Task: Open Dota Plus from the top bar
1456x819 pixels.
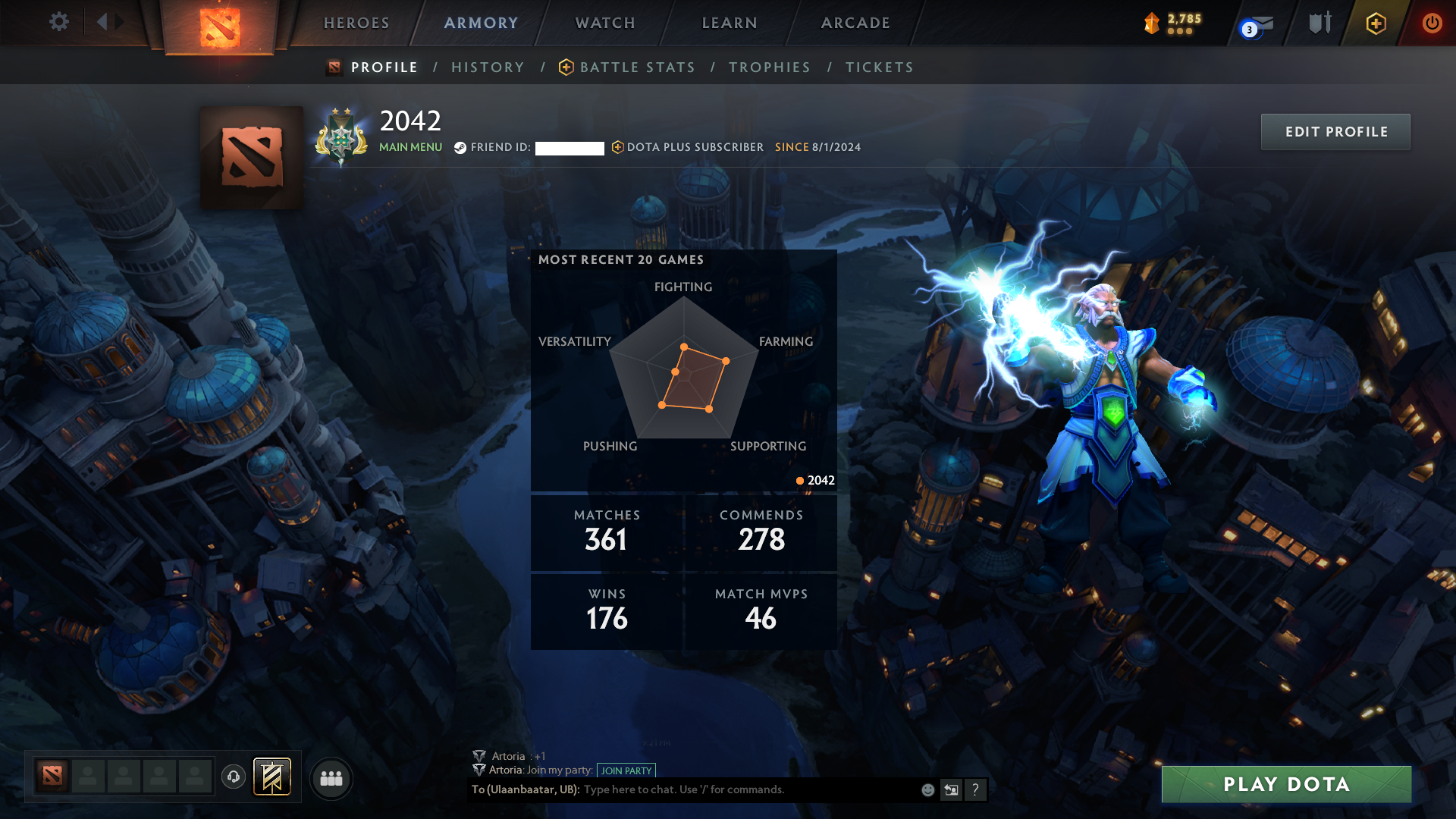Action: click(x=1375, y=23)
